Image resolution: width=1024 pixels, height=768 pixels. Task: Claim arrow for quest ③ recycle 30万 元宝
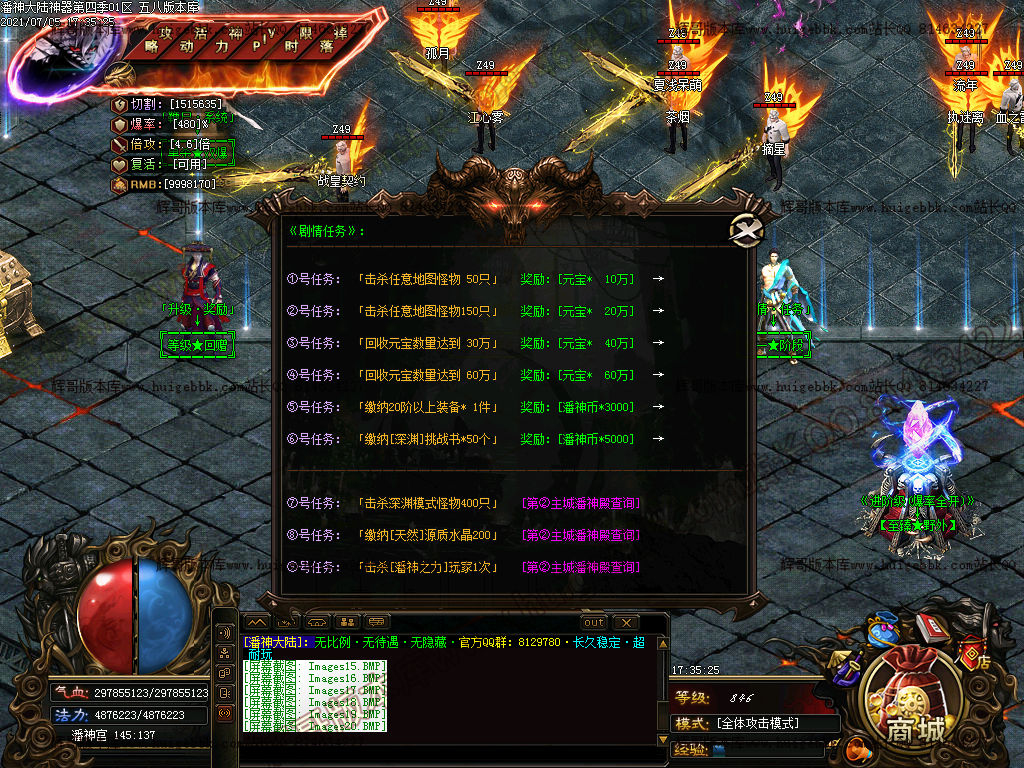tap(658, 343)
